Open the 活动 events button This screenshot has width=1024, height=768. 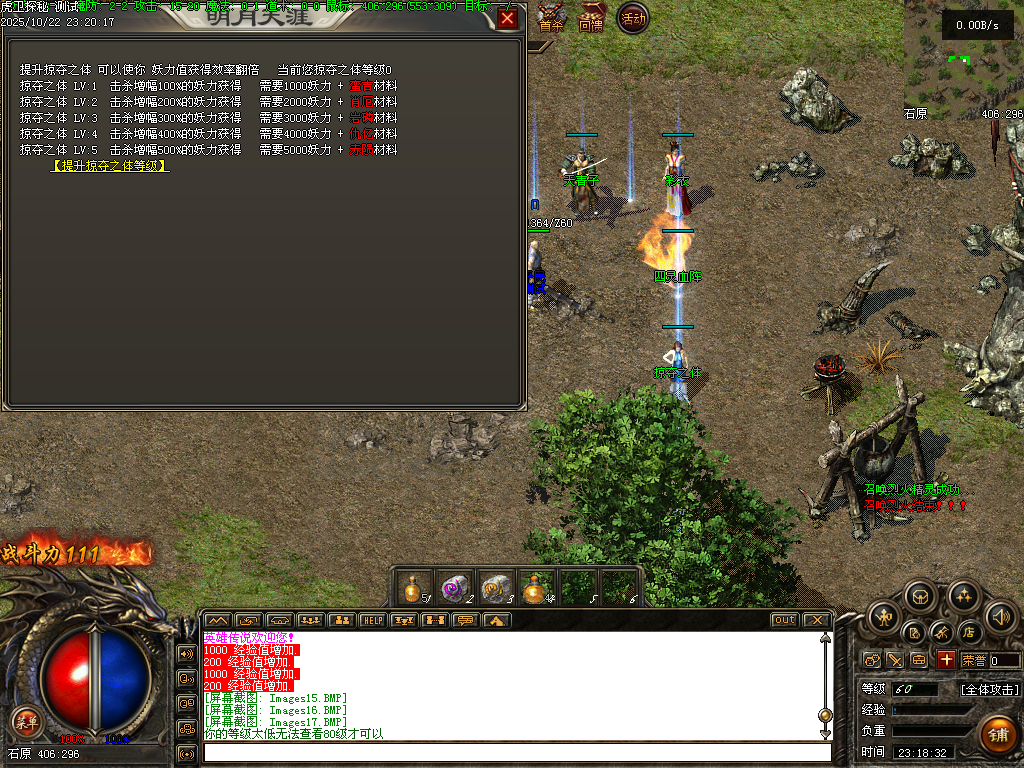632,18
